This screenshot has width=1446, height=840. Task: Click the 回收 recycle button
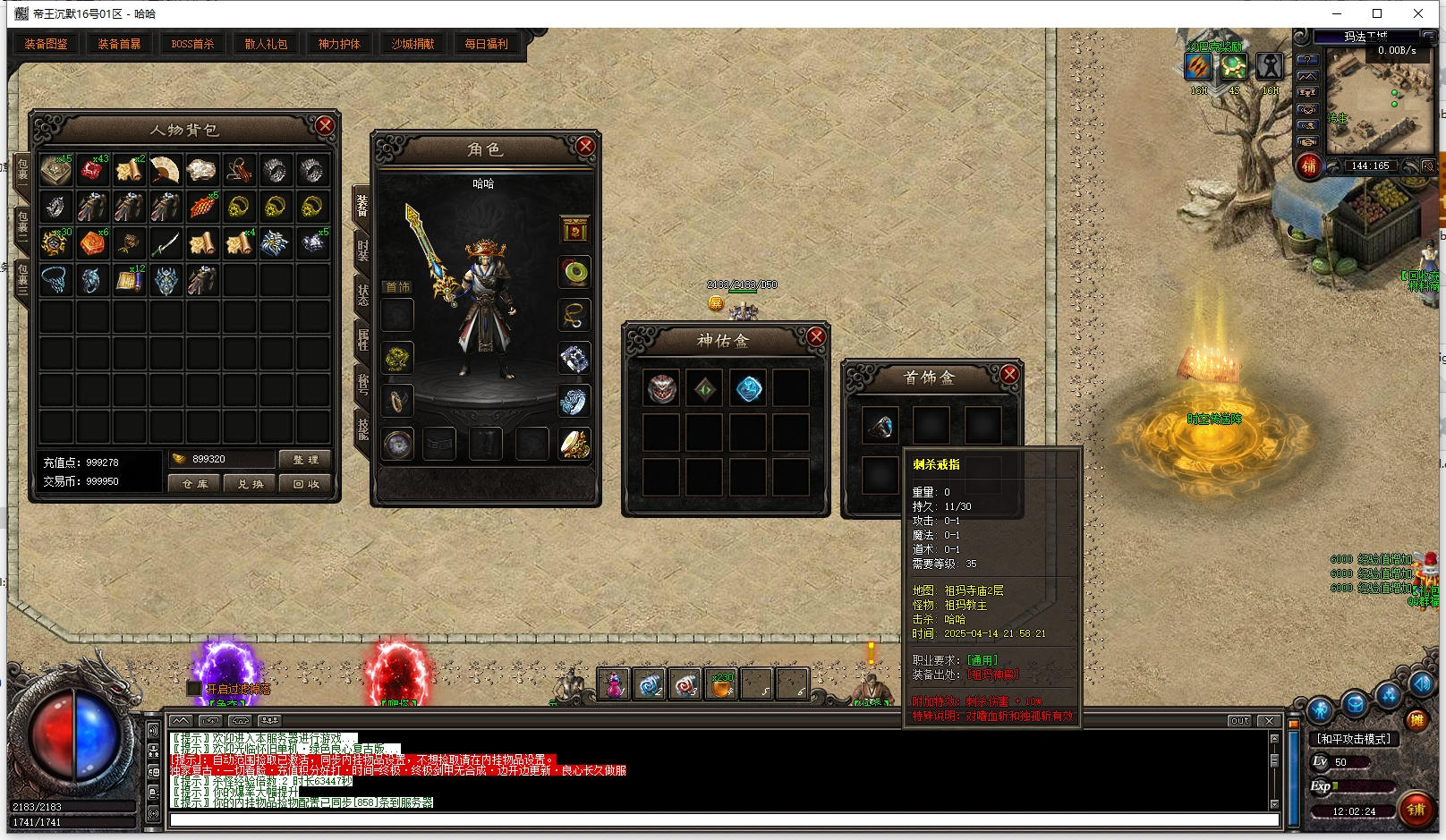305,484
